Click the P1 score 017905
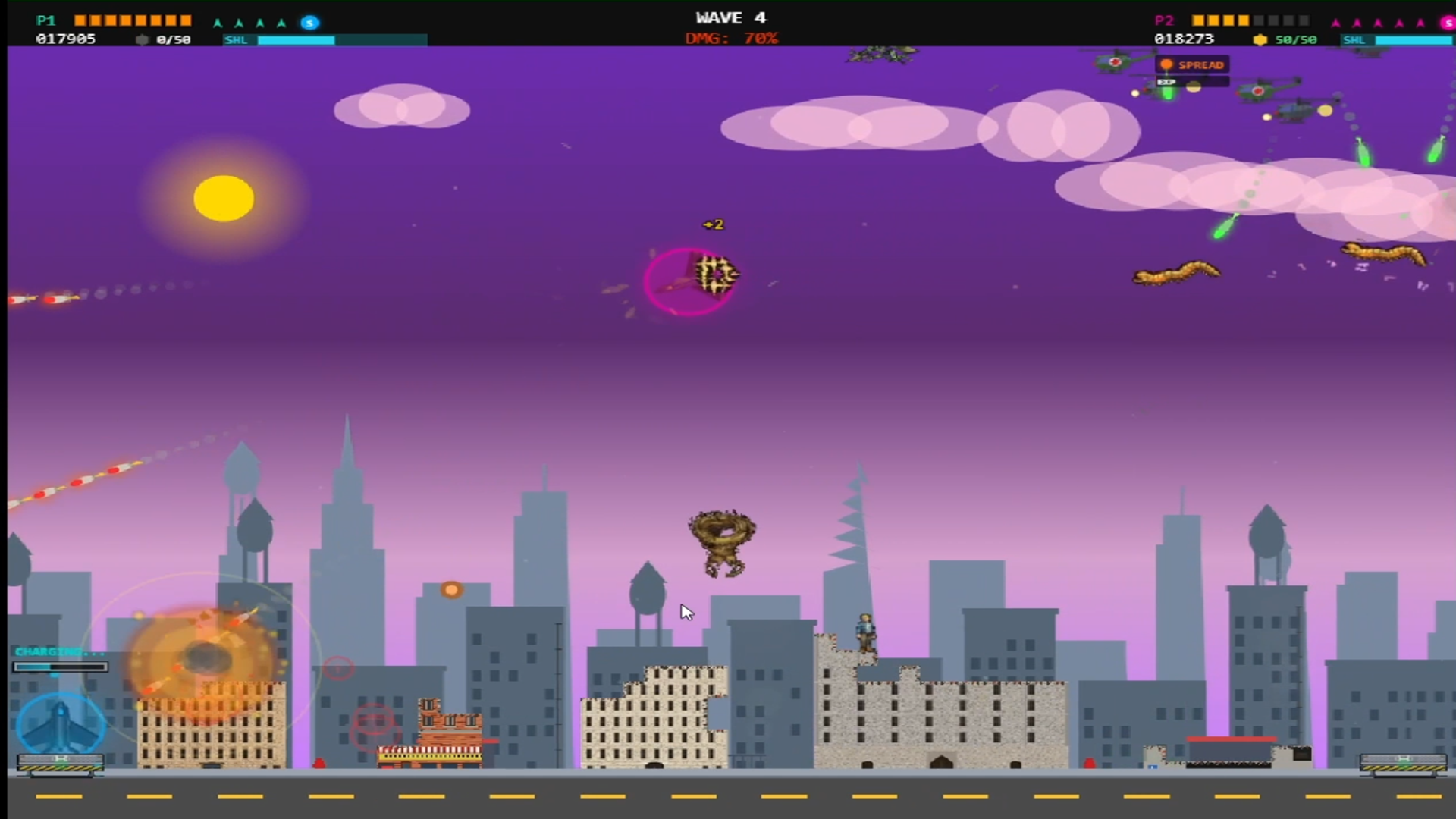This screenshot has height=819, width=1456. [67, 39]
